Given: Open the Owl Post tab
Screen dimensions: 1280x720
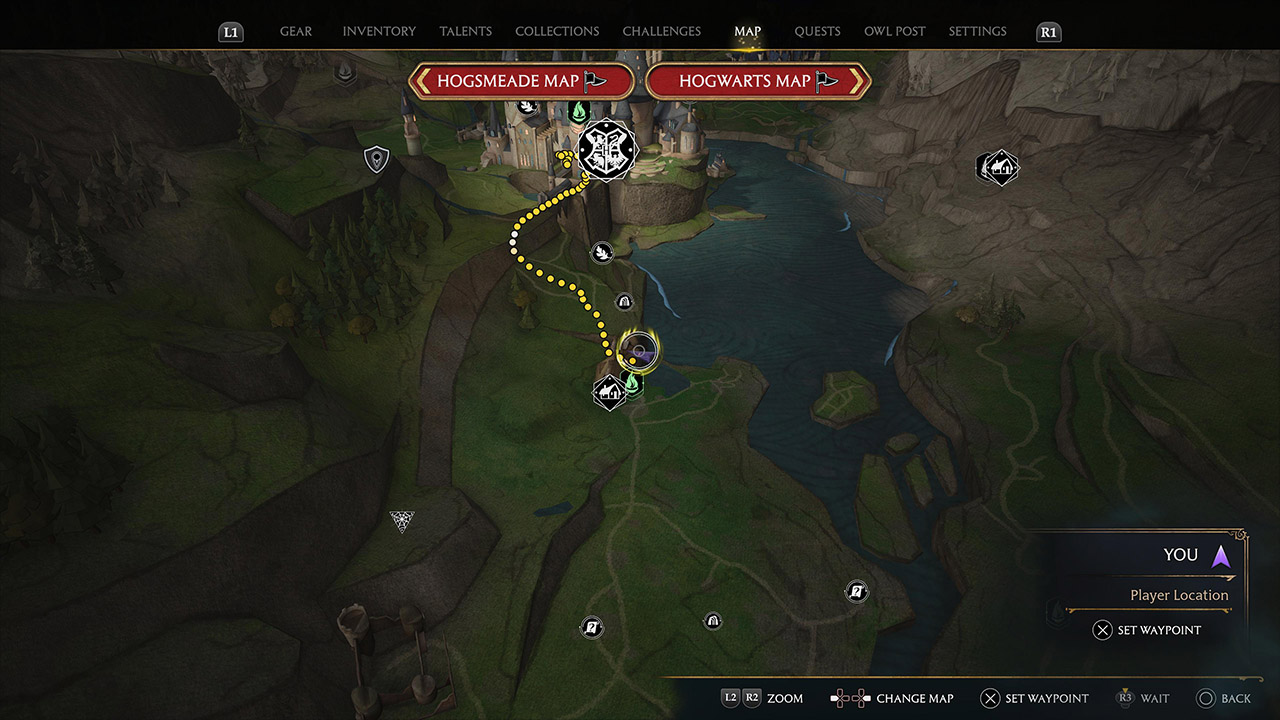Looking at the screenshot, I should (894, 31).
